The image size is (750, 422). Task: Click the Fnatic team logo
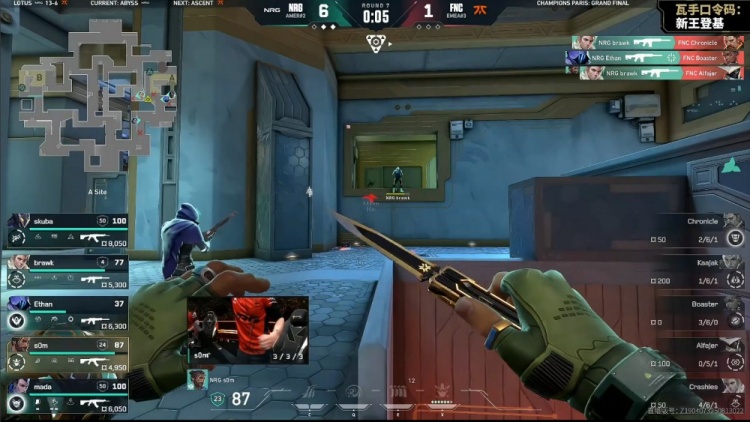coord(480,12)
